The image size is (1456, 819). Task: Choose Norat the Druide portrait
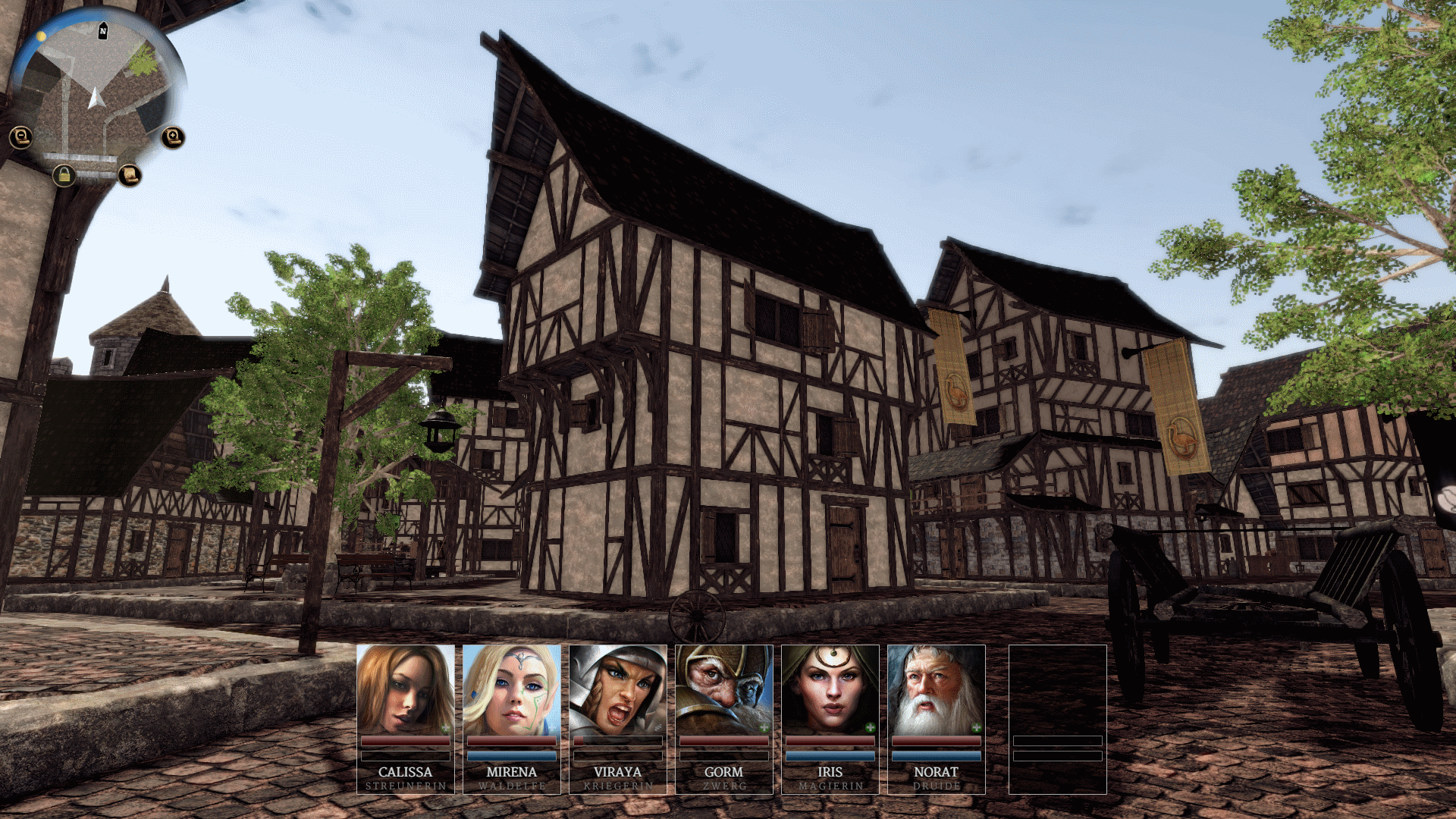[x=936, y=690]
